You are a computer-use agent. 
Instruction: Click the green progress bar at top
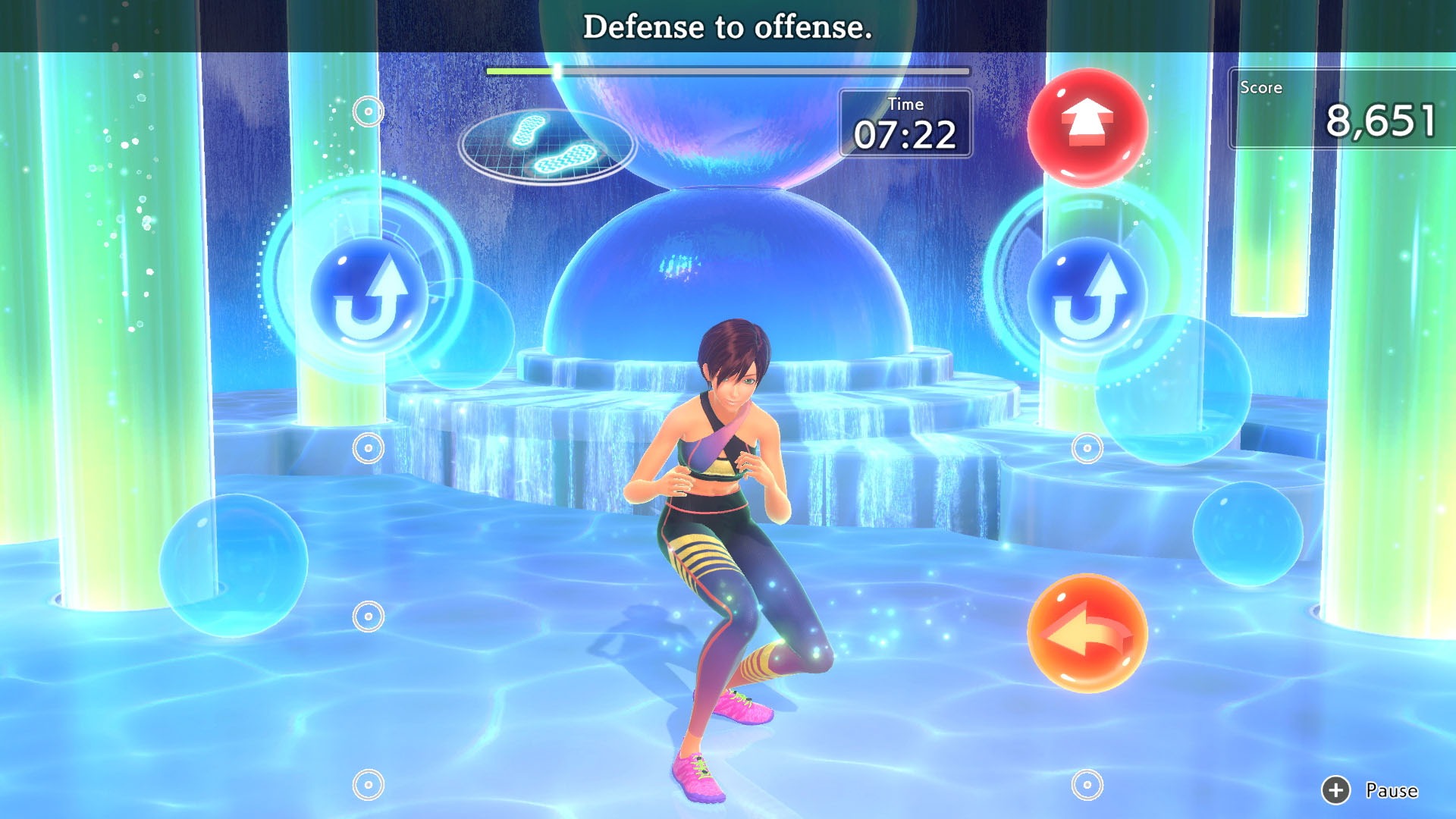(x=523, y=70)
